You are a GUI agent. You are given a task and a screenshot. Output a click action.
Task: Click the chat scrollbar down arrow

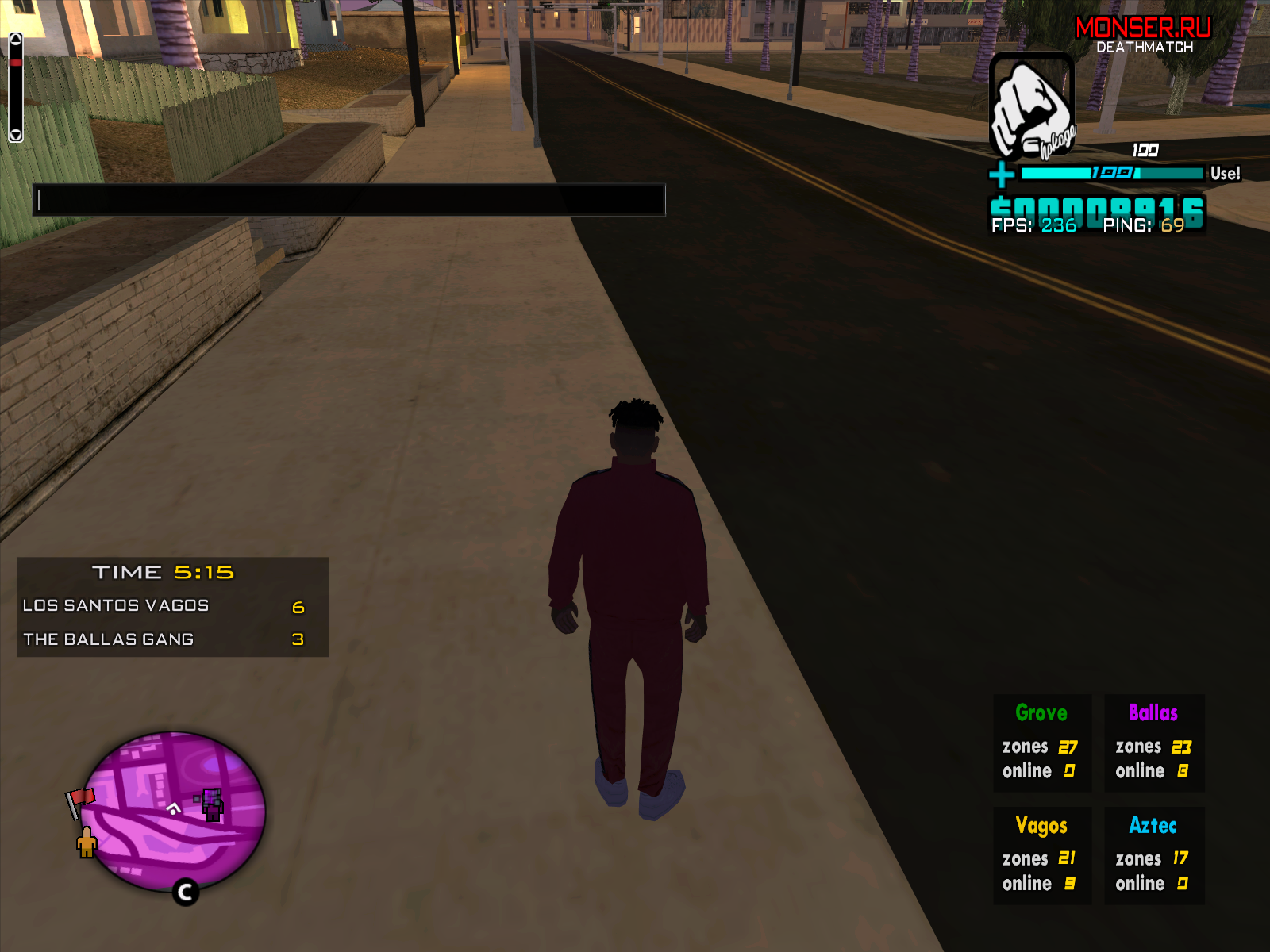pos(16,135)
